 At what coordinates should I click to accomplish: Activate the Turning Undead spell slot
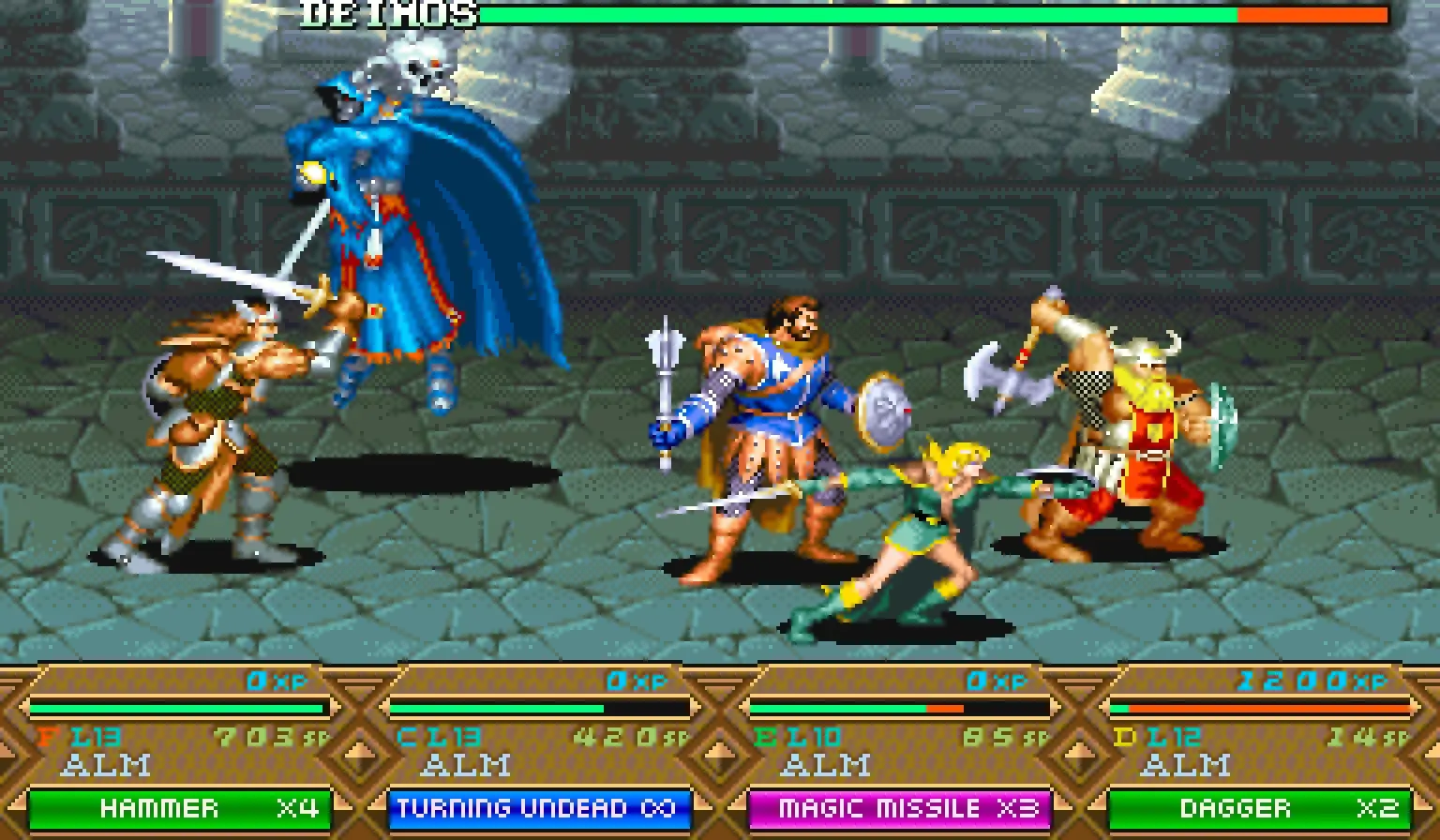pyautogui.click(x=539, y=808)
